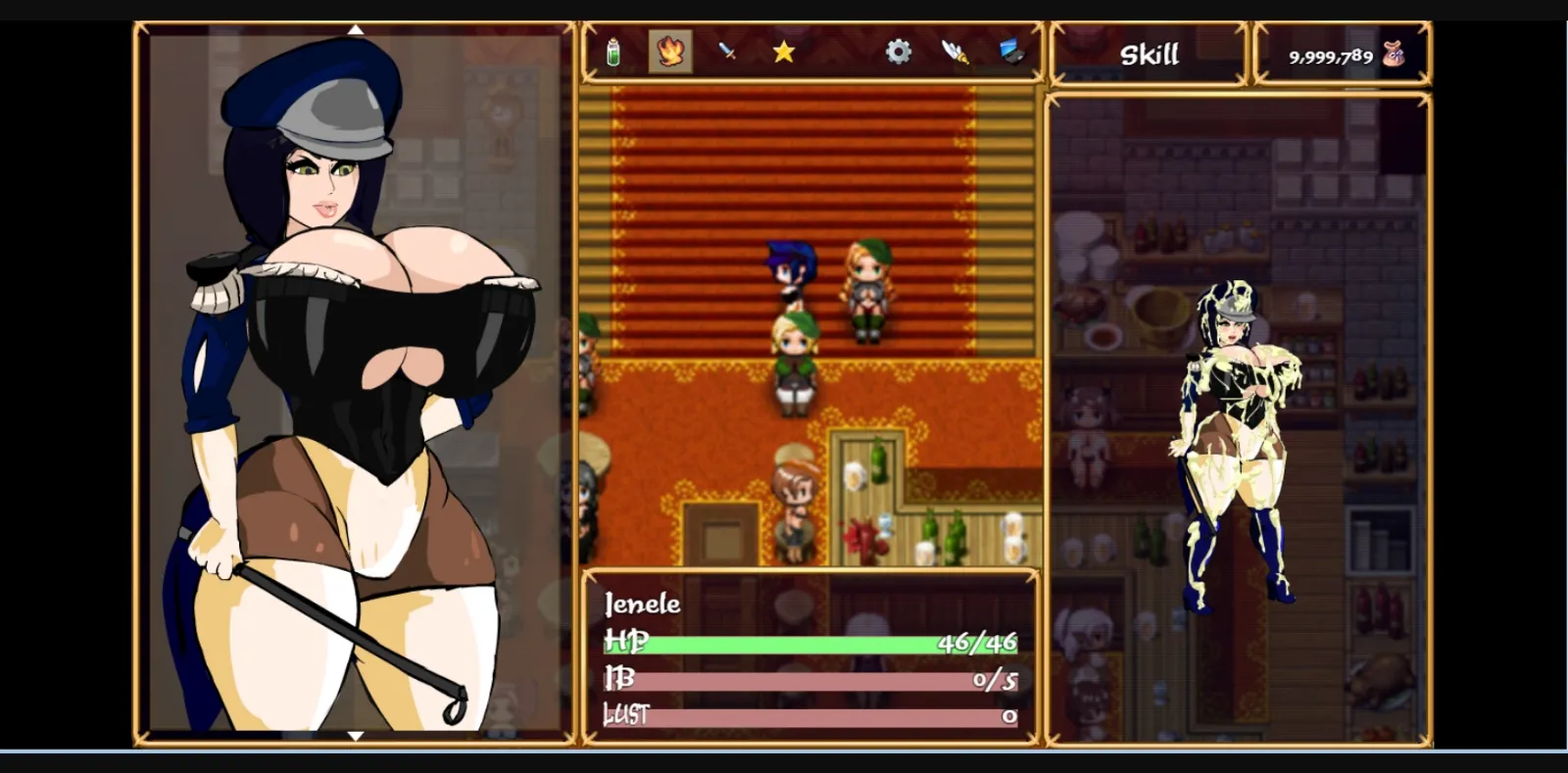This screenshot has width=1568, height=773.
Task: Select the sword equipment icon
Action: (x=727, y=53)
